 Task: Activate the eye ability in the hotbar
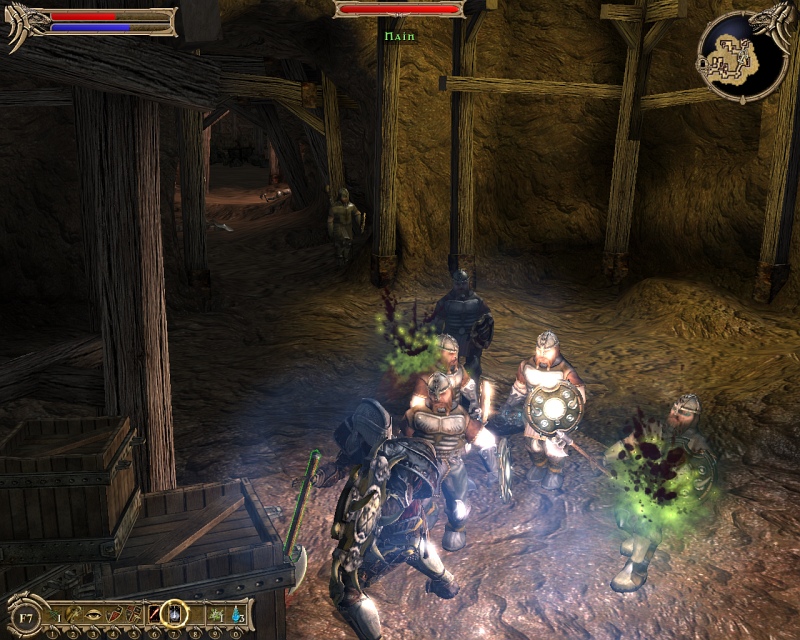click(95, 612)
